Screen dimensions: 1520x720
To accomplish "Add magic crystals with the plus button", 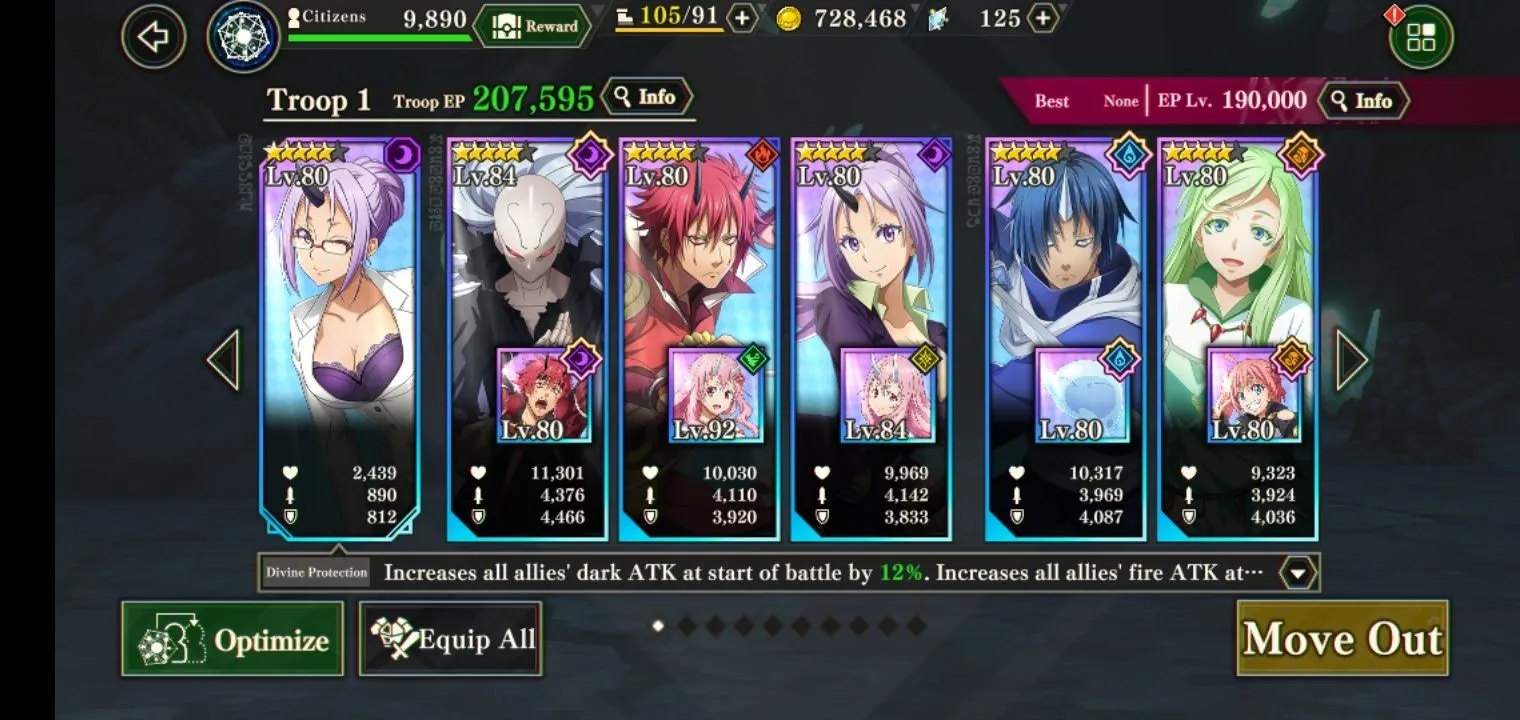I will tap(1043, 18).
